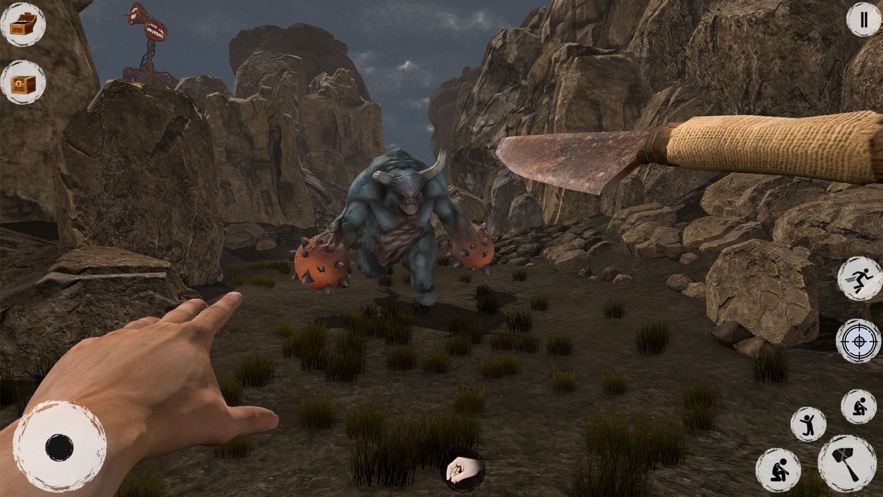Open the open-lid chest inventory
Screen dimensions: 883x497
[22, 24]
